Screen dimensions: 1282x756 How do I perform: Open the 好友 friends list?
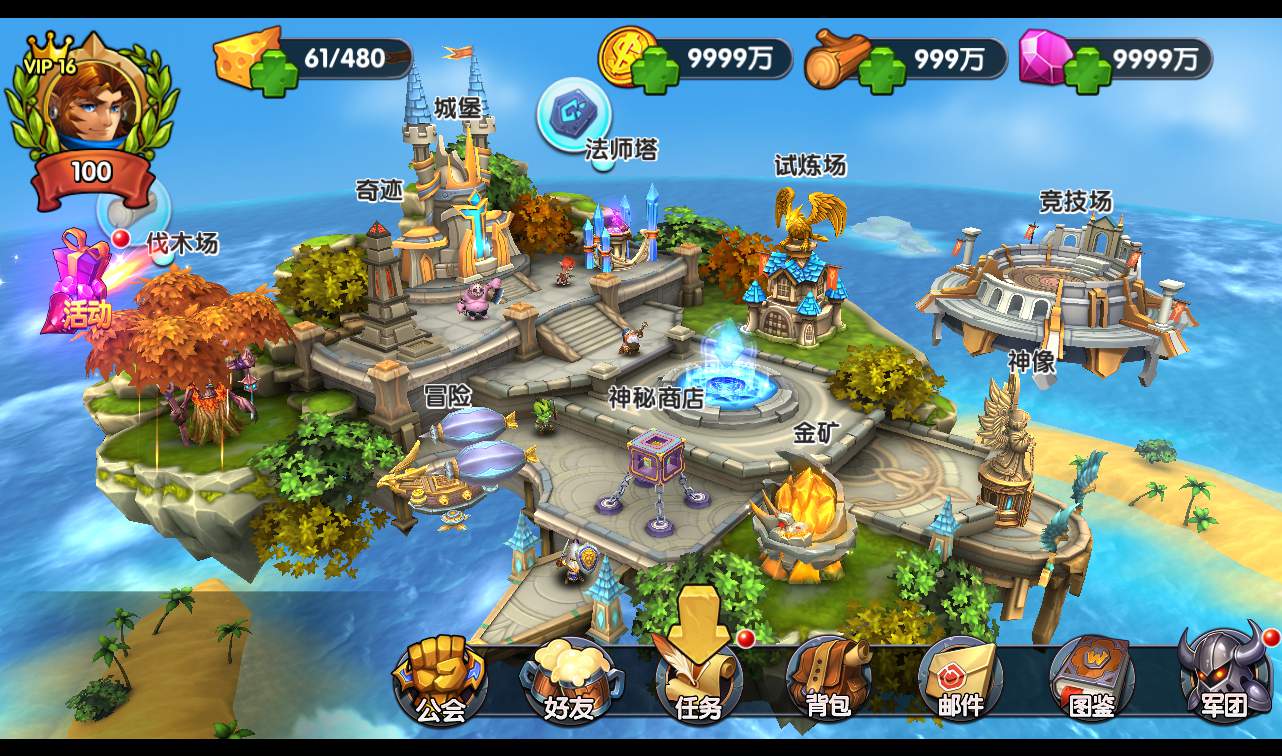pyautogui.click(x=569, y=680)
